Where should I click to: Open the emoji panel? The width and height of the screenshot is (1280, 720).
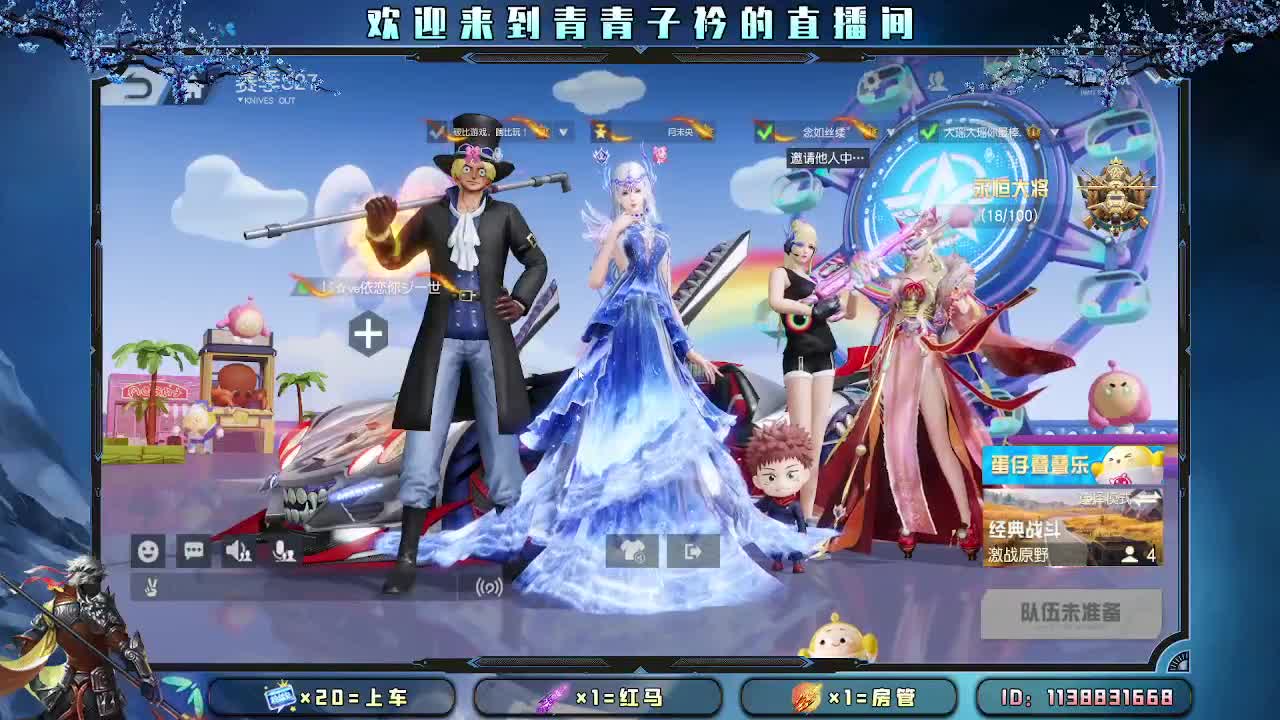(x=149, y=552)
